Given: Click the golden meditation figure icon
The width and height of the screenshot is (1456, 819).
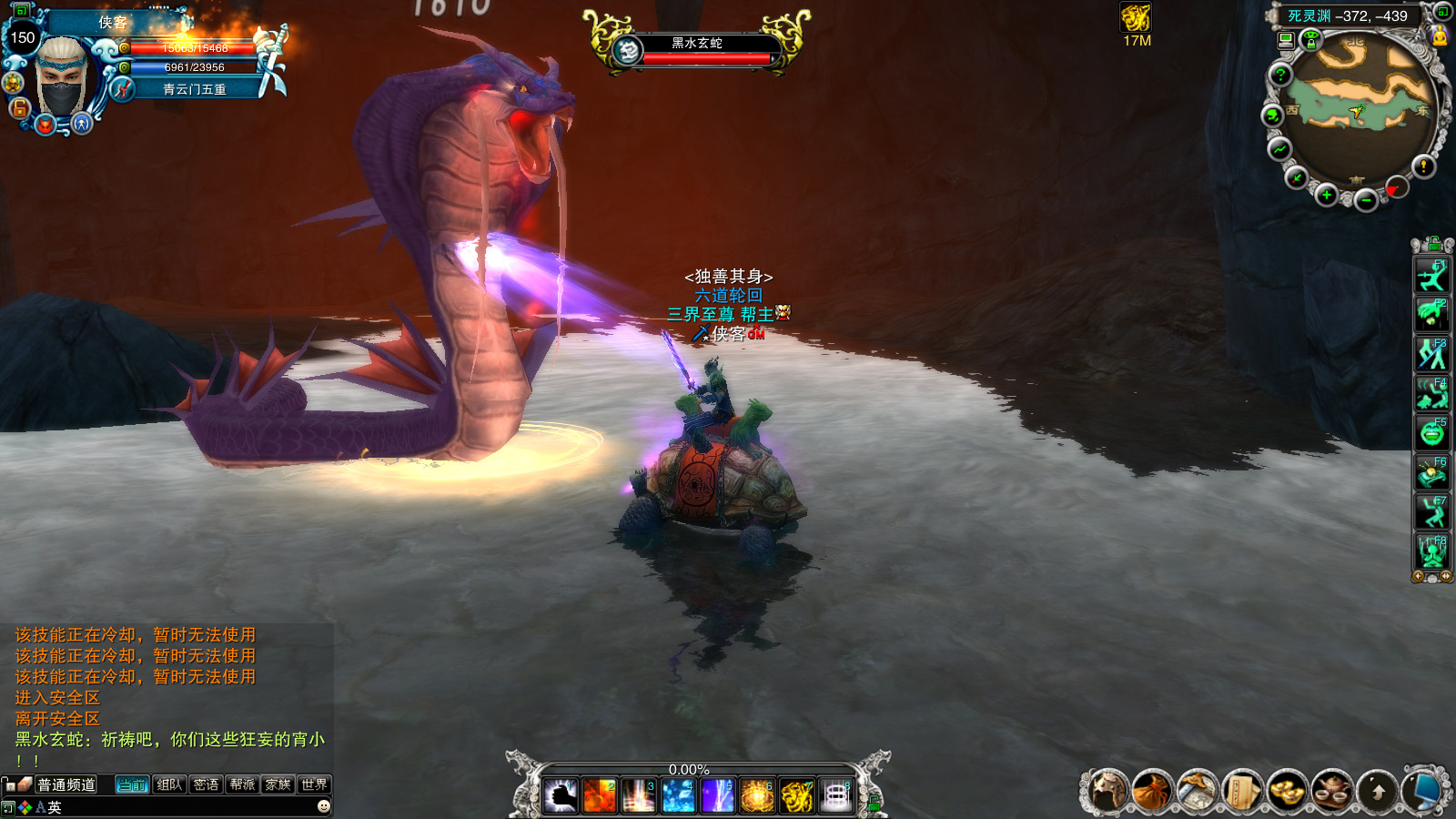Looking at the screenshot, I should 1439,35.
